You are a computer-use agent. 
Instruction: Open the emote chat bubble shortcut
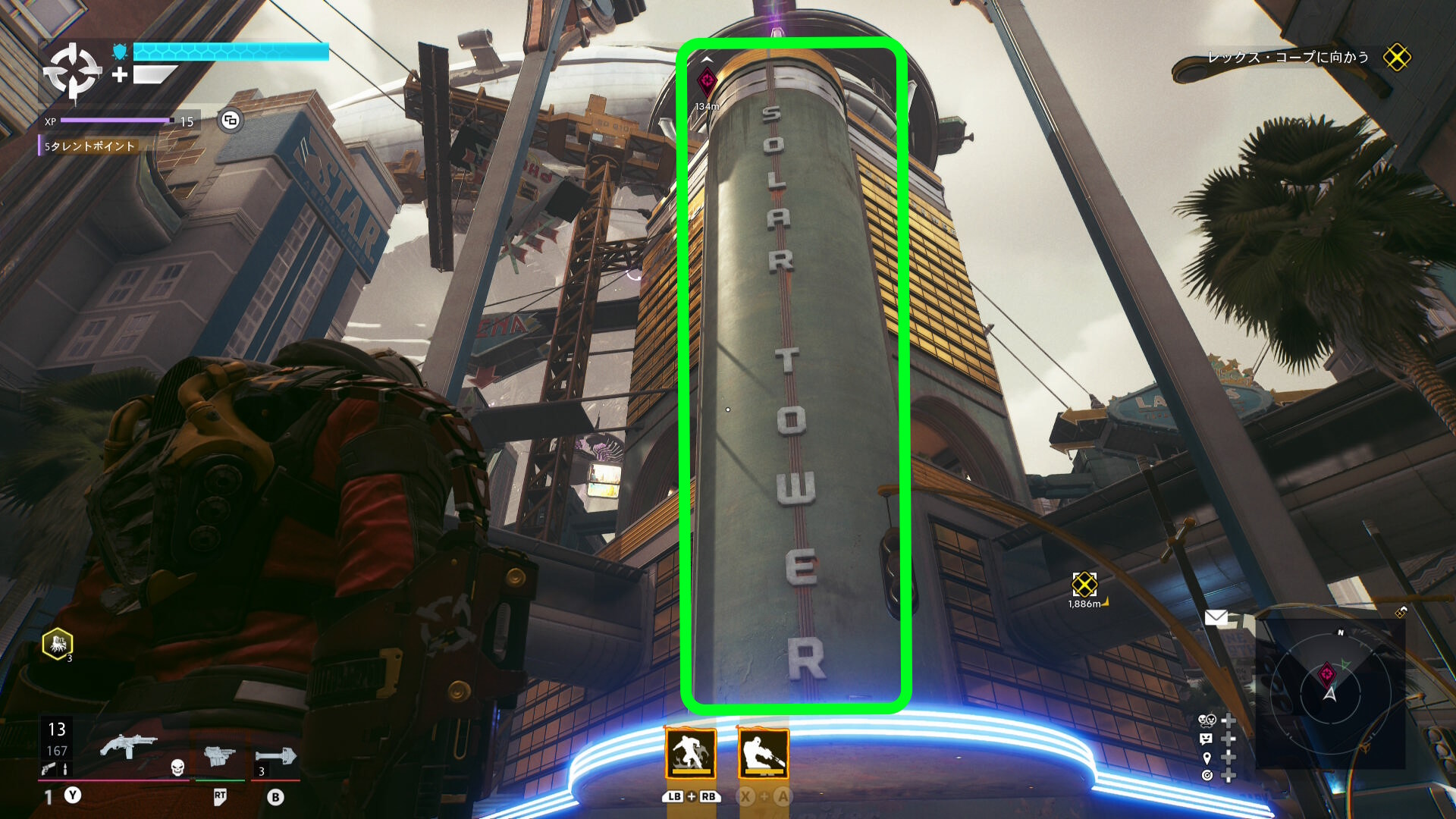[1207, 739]
